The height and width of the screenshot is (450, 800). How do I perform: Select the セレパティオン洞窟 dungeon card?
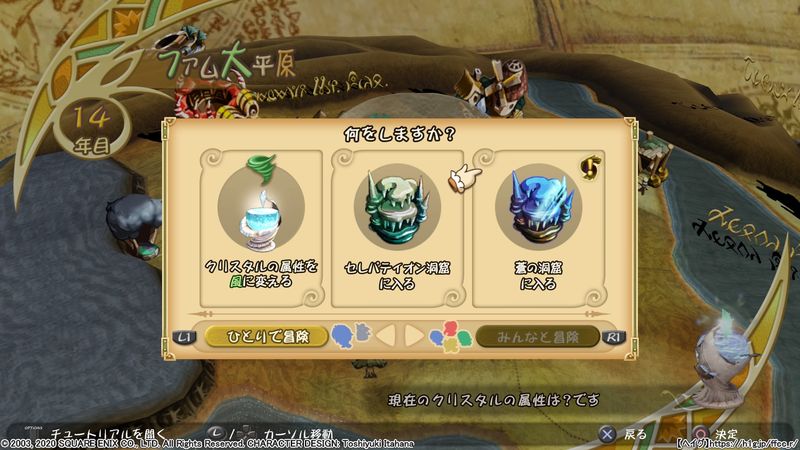398,228
